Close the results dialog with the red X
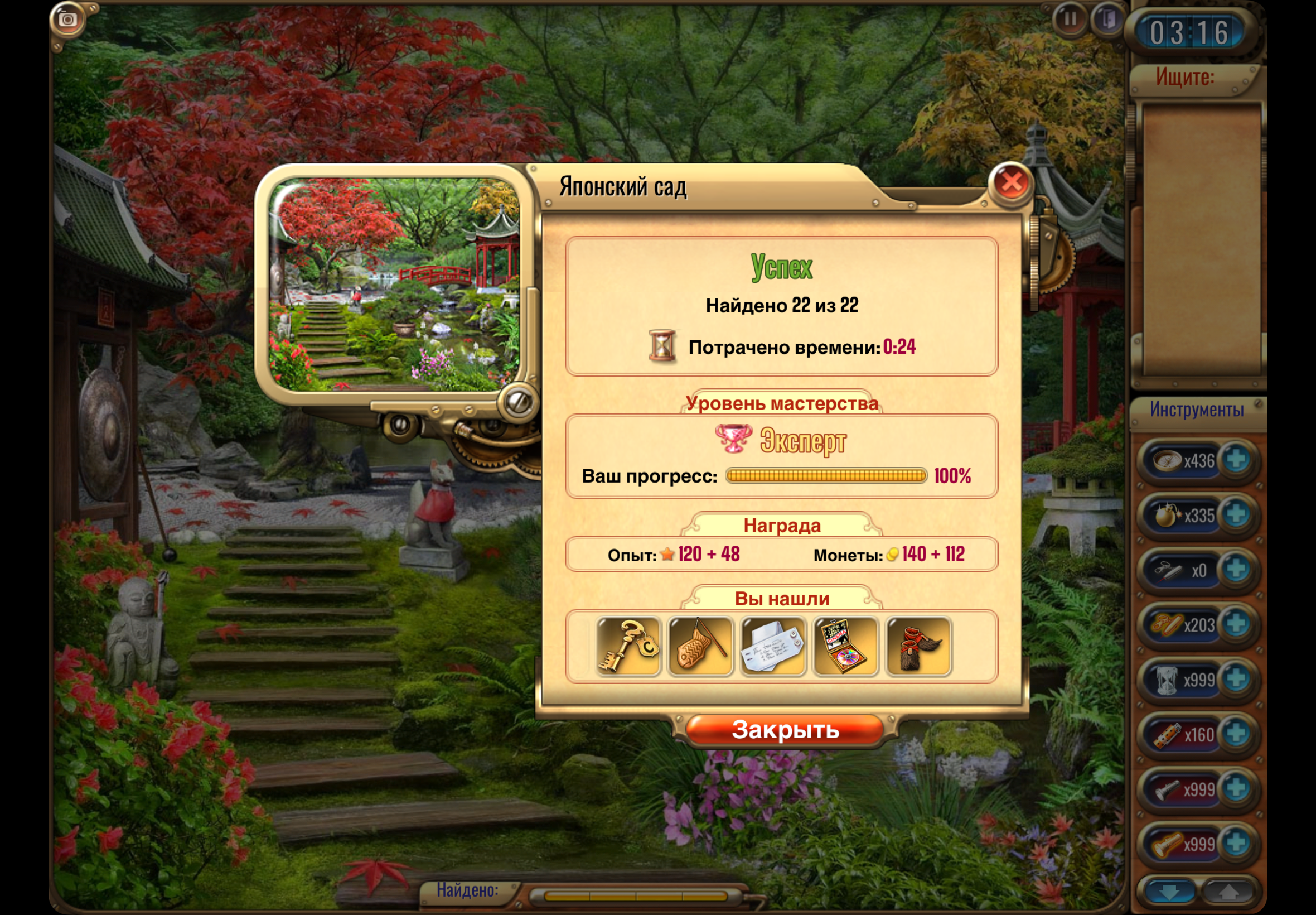Image resolution: width=1316 pixels, height=915 pixels. [x=1010, y=183]
